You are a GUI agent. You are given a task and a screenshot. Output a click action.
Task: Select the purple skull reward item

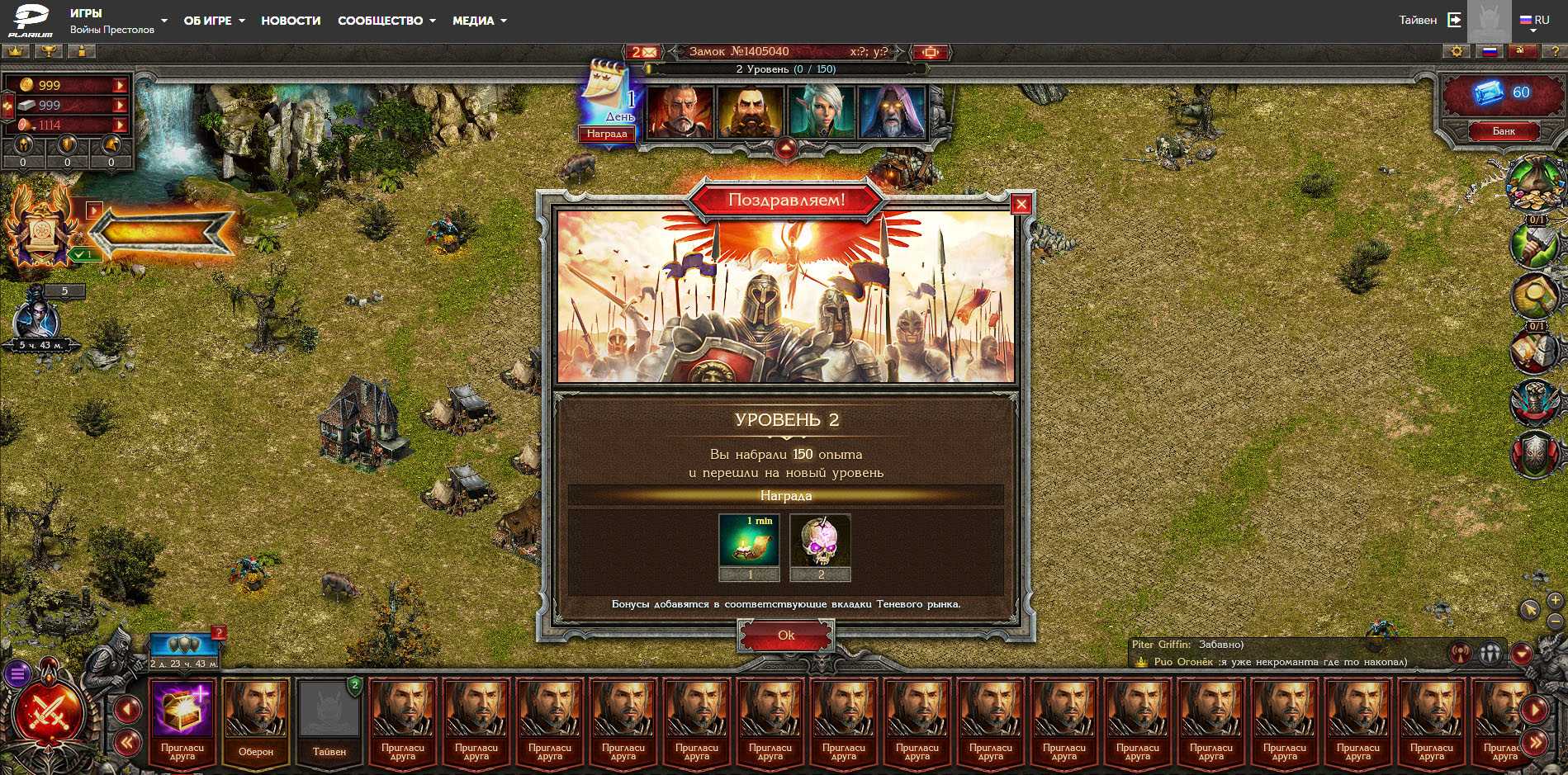tap(820, 541)
